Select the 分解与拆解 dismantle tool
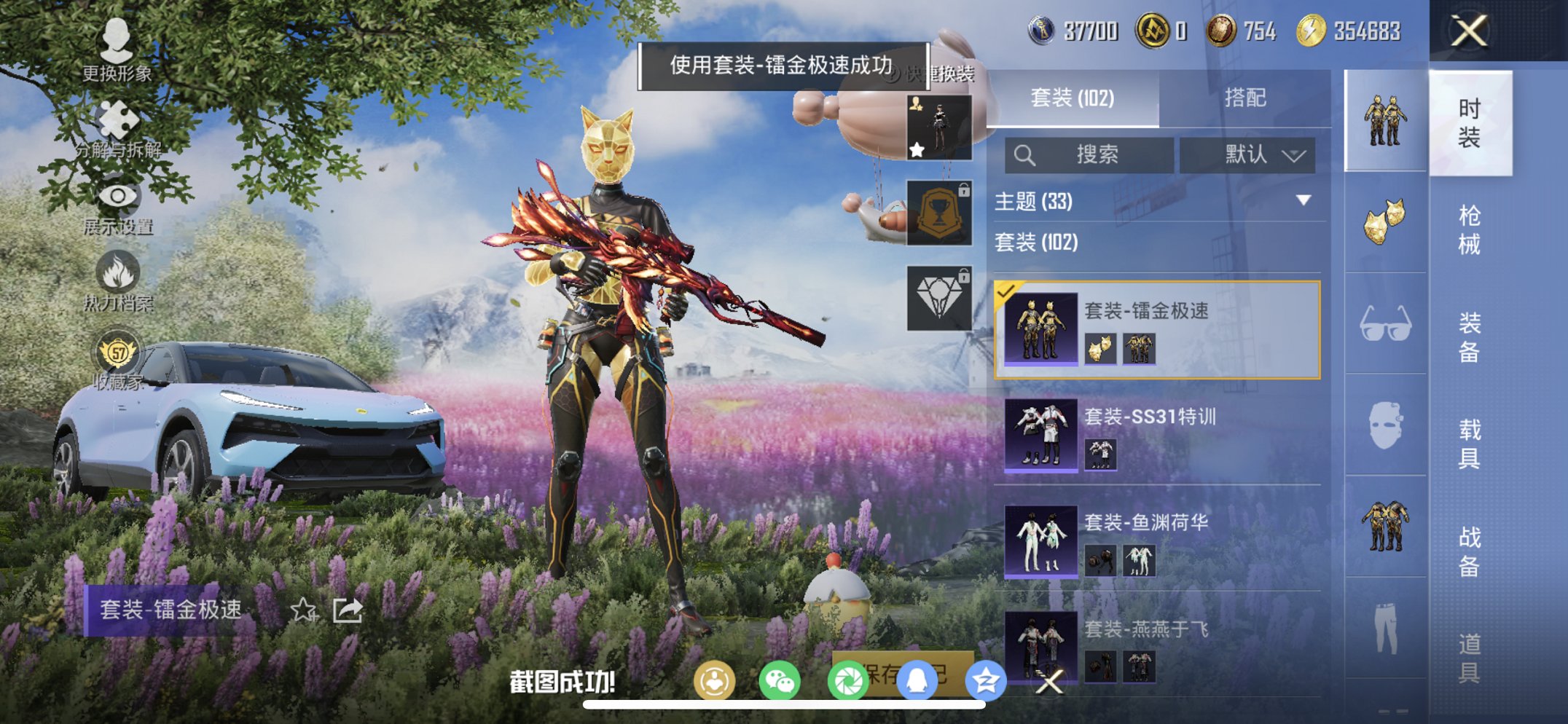1568x724 pixels. (x=119, y=119)
